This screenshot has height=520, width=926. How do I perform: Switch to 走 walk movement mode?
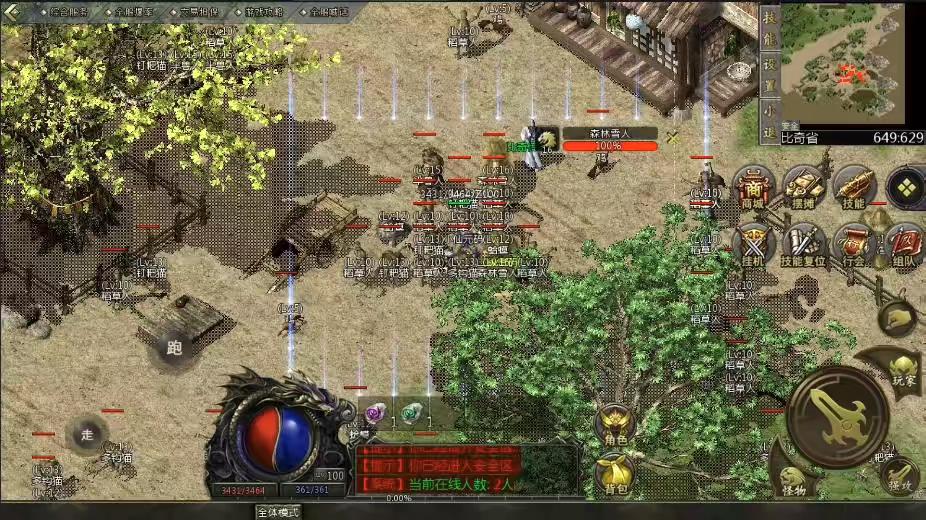point(87,433)
